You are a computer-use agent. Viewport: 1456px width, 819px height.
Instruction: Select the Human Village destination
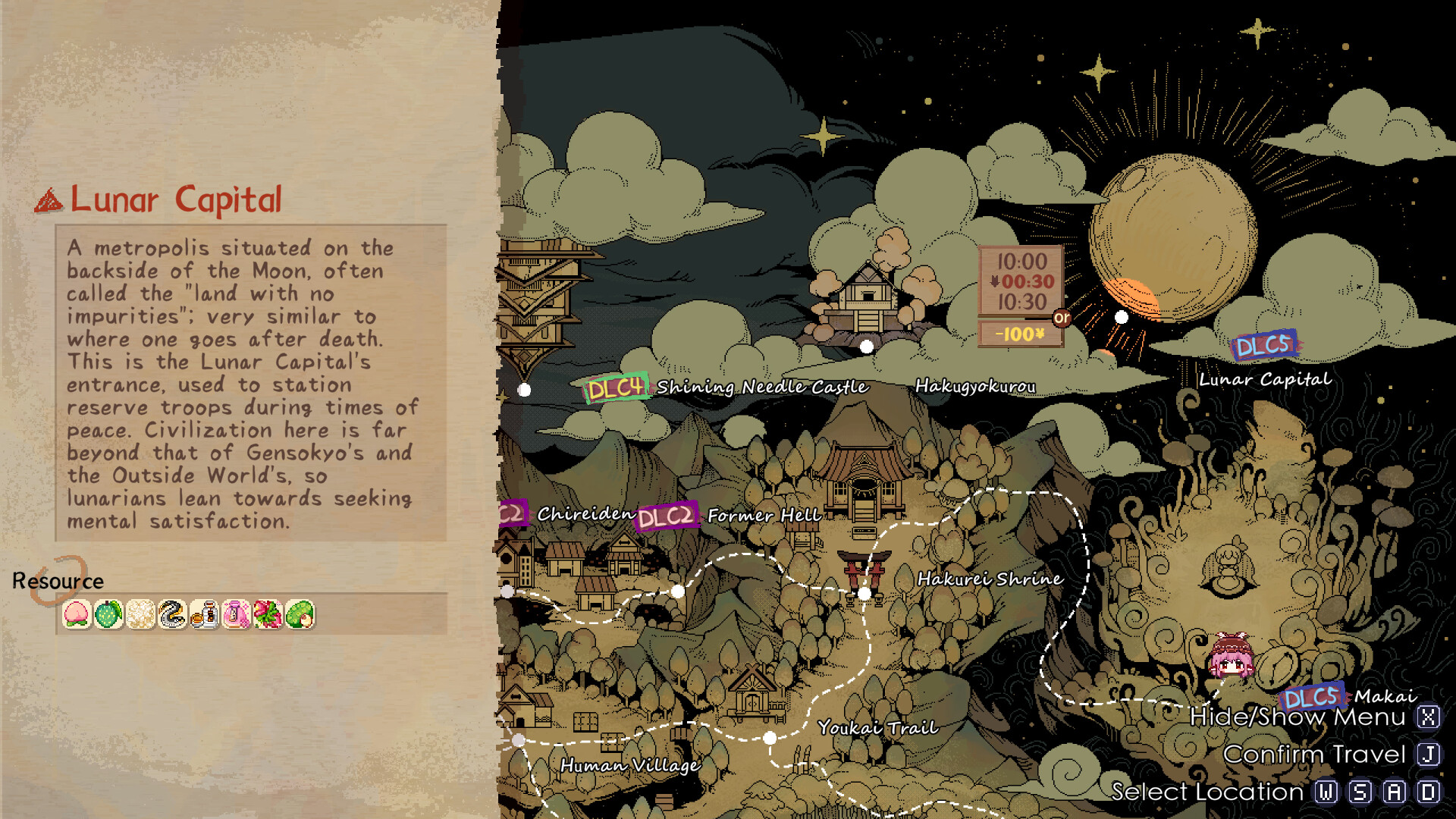[x=629, y=765]
